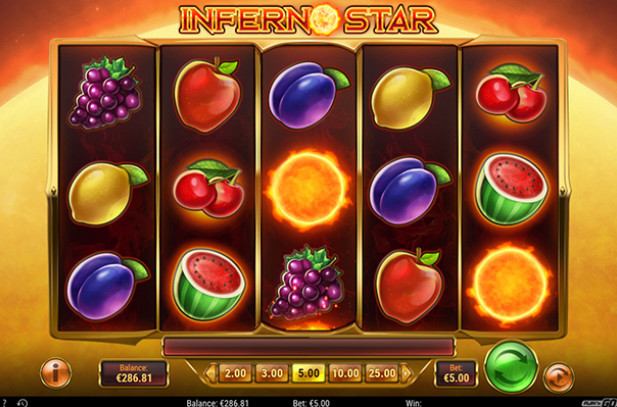Pick the 25.00 bet amount
617x407 pixels.
380,374
